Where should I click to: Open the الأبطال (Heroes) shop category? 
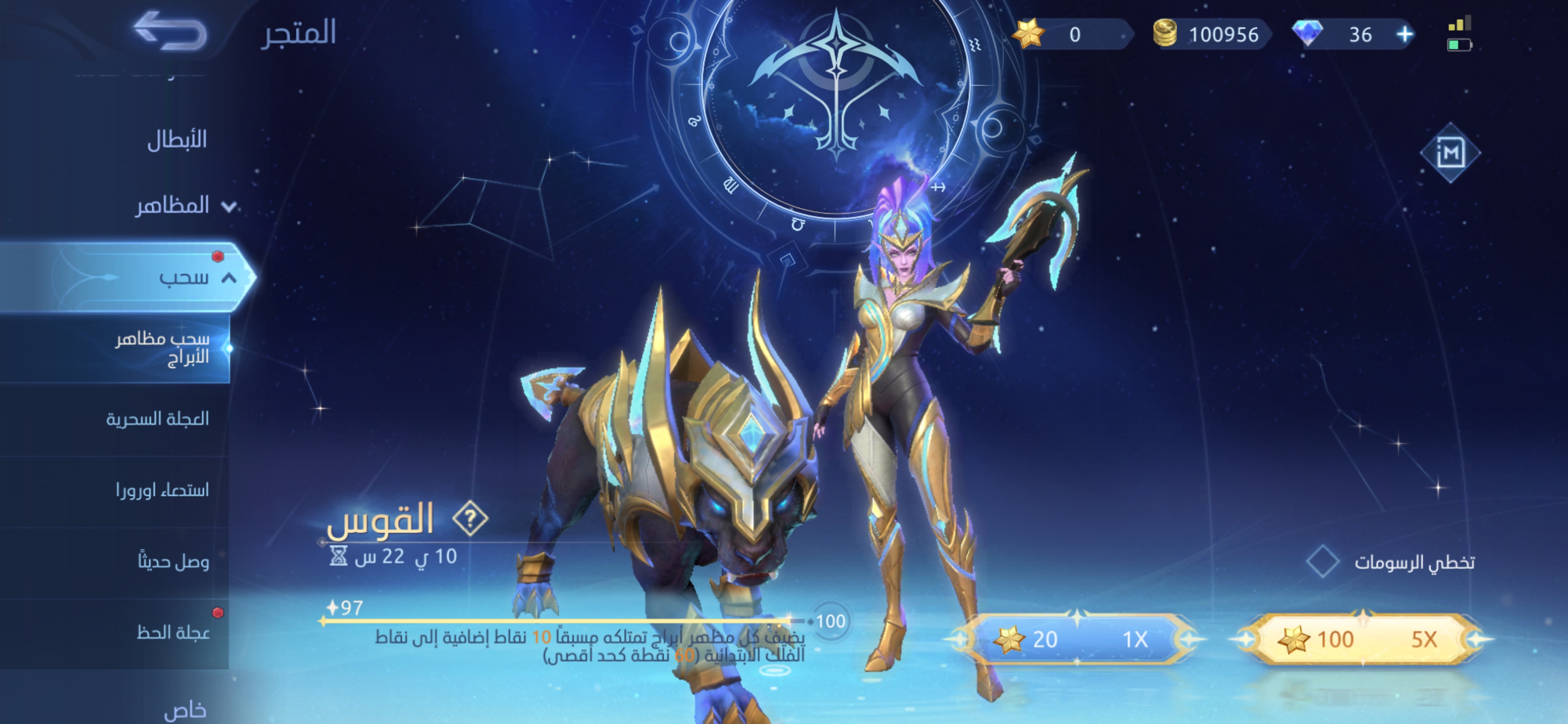(176, 140)
